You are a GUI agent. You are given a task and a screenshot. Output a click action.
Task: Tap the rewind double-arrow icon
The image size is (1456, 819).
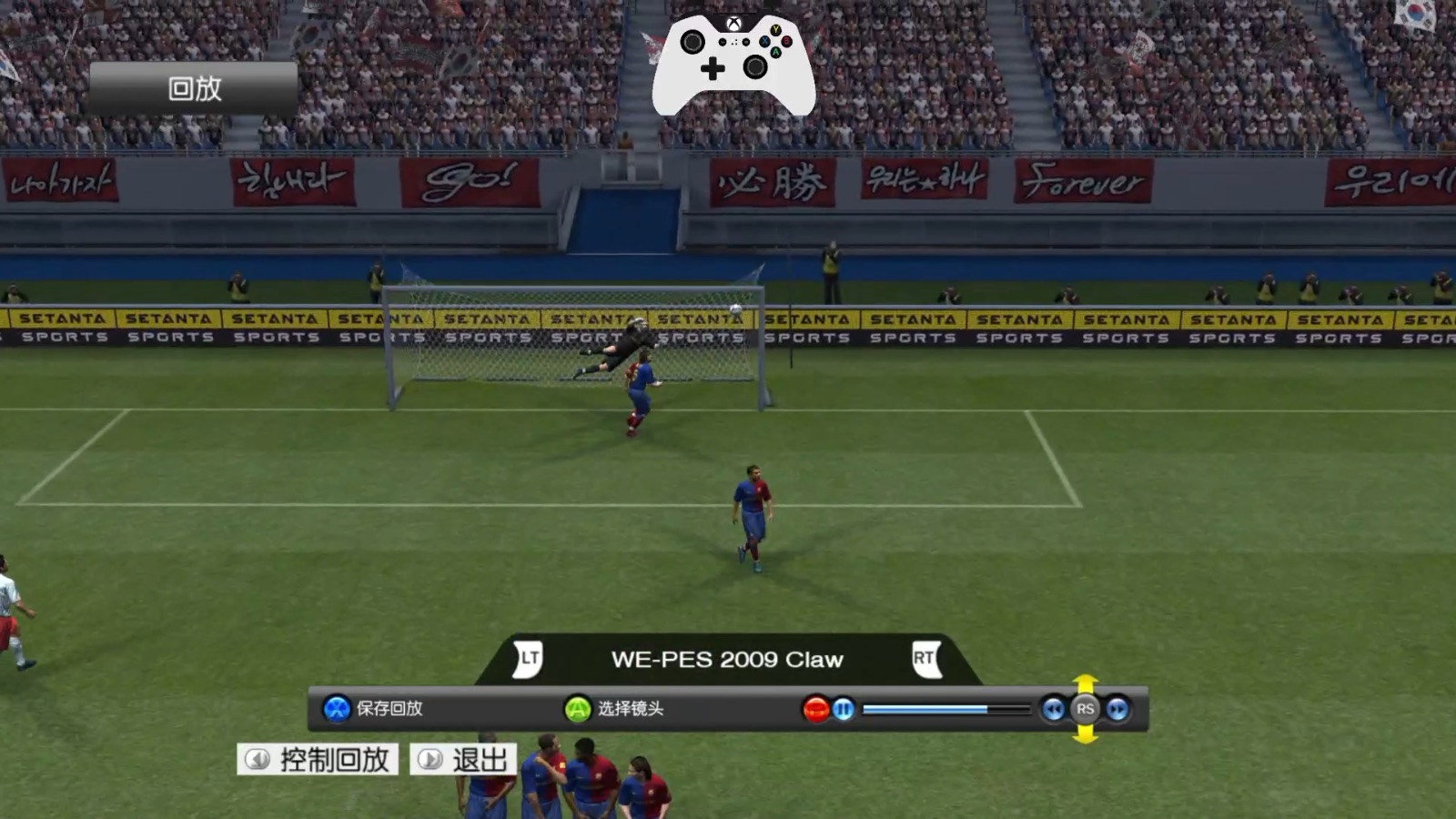[1051, 710]
